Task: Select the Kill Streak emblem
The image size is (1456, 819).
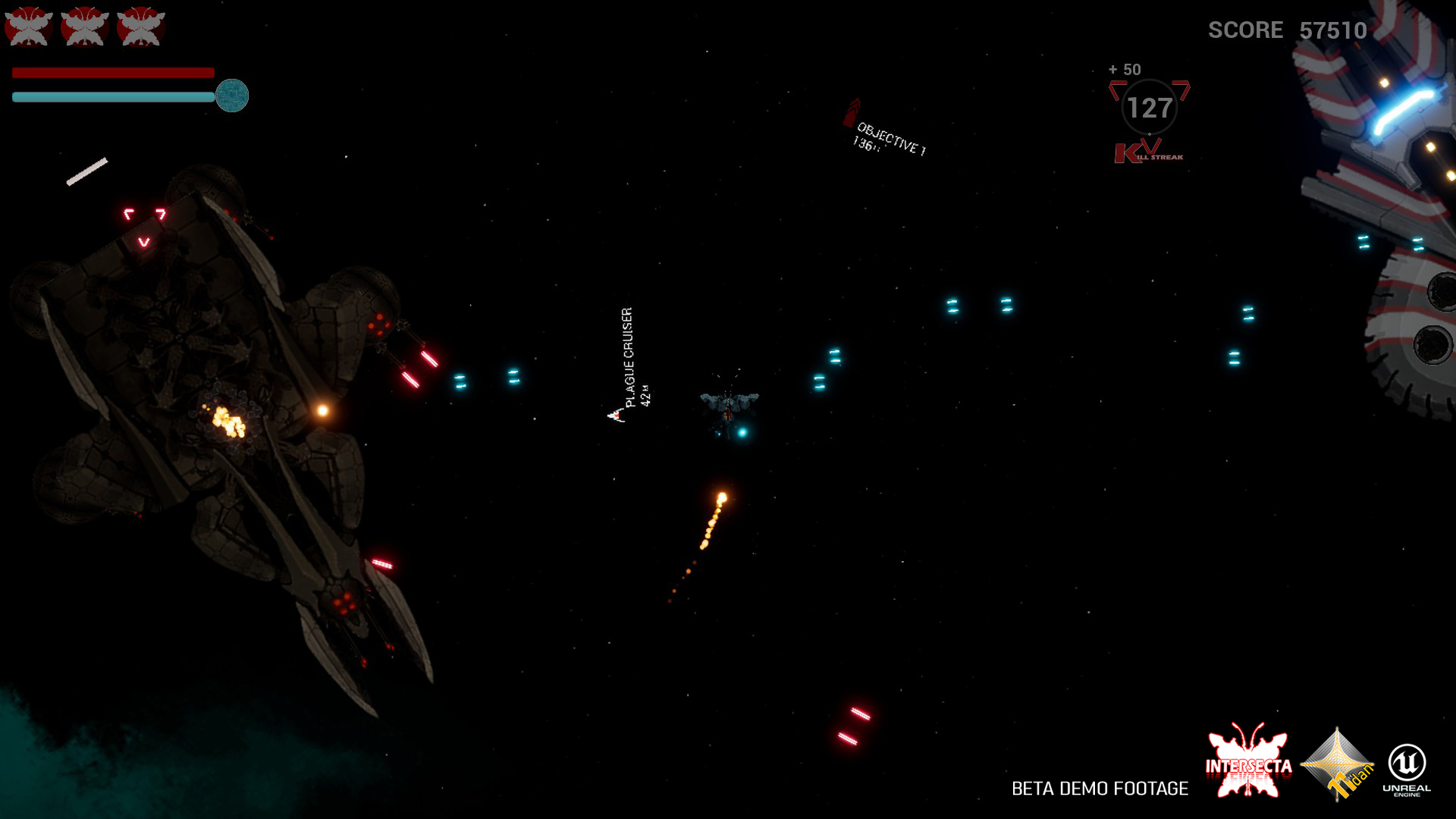Action: click(x=1149, y=152)
